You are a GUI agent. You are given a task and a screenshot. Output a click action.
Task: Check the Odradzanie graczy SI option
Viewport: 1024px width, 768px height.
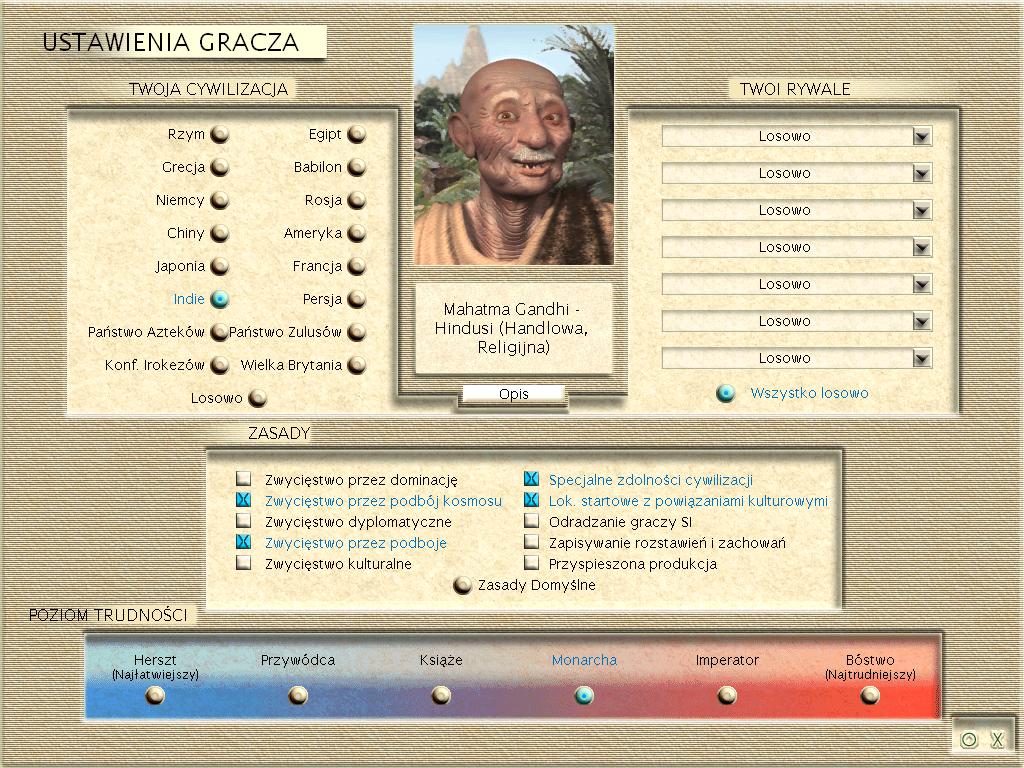coord(531,521)
